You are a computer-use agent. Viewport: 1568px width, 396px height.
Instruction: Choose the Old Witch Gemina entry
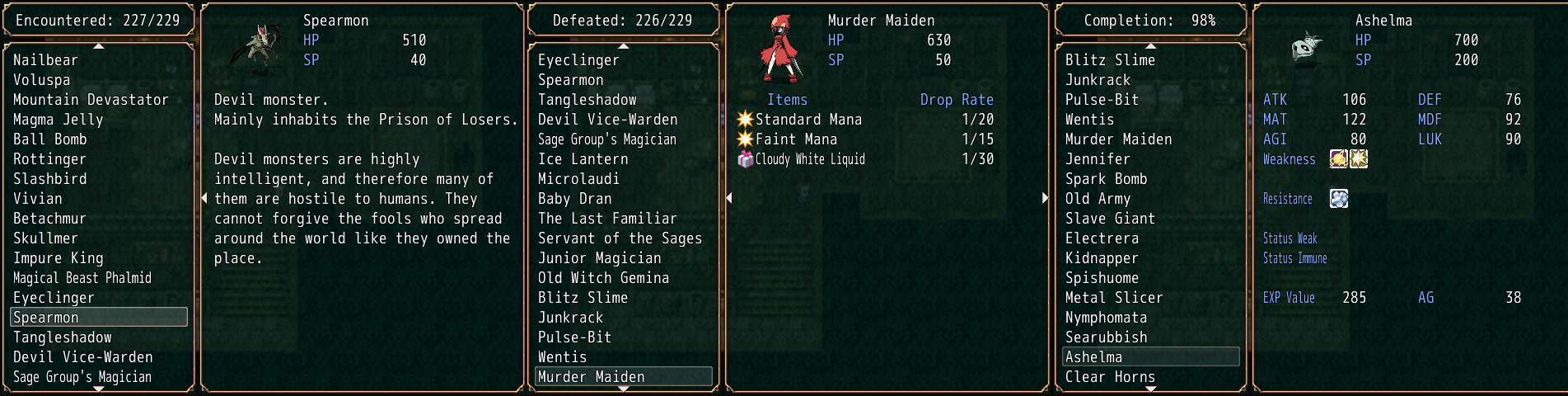point(603,278)
